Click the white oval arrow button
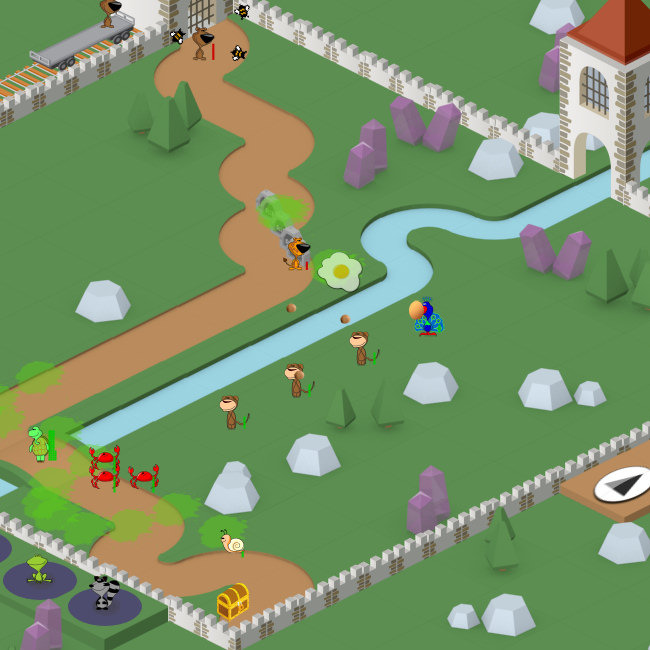 pyautogui.click(x=622, y=484)
